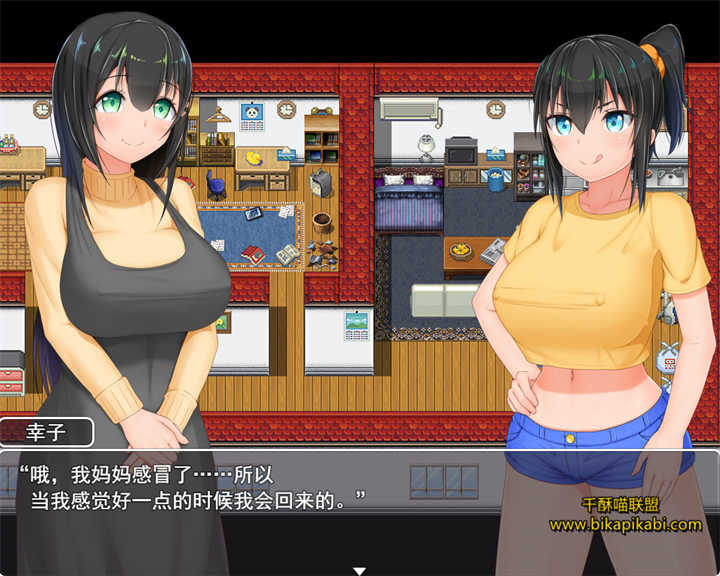Click the white continue arrow below the dialogue

(x=359, y=570)
